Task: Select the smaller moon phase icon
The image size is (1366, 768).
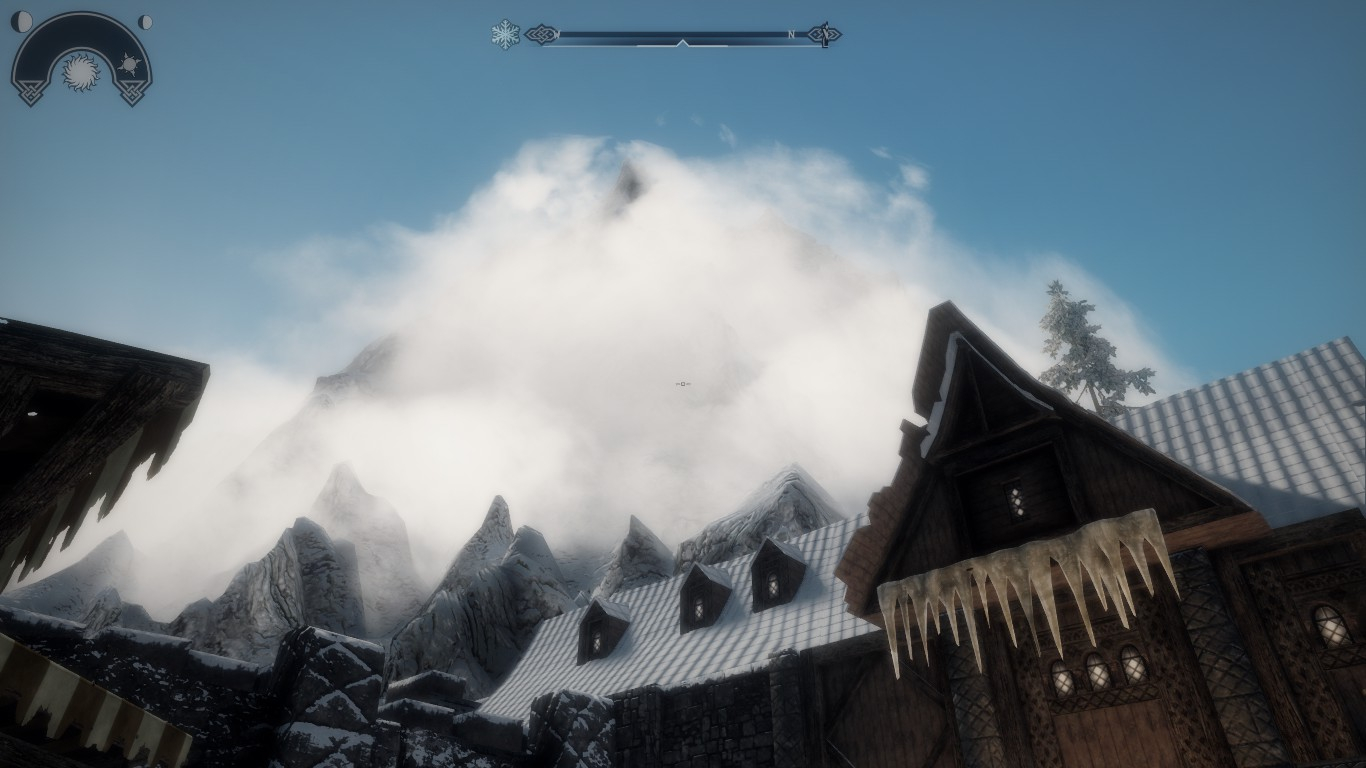Action: (145, 22)
